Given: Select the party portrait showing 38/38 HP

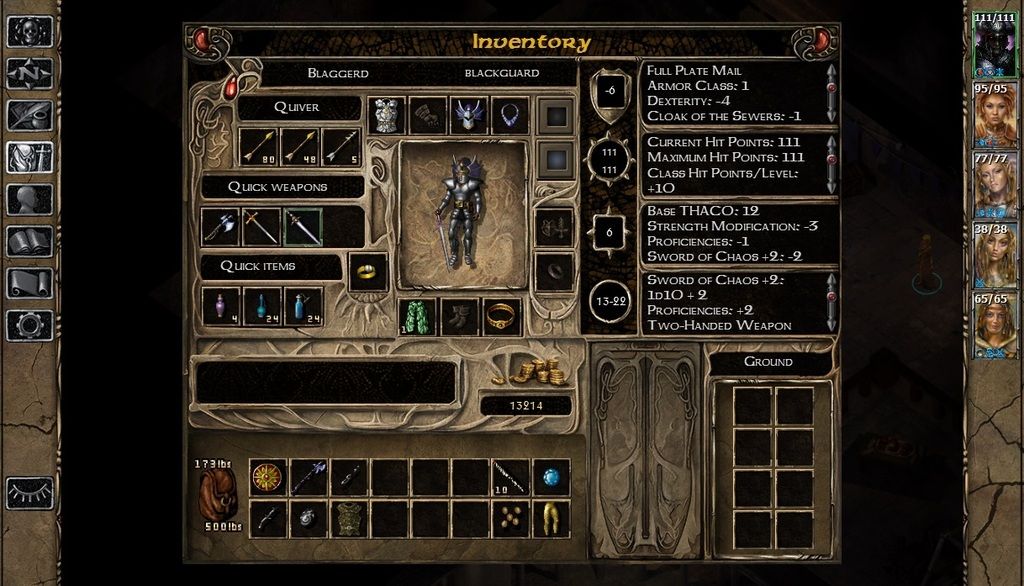Looking at the screenshot, I should pyautogui.click(x=995, y=255).
